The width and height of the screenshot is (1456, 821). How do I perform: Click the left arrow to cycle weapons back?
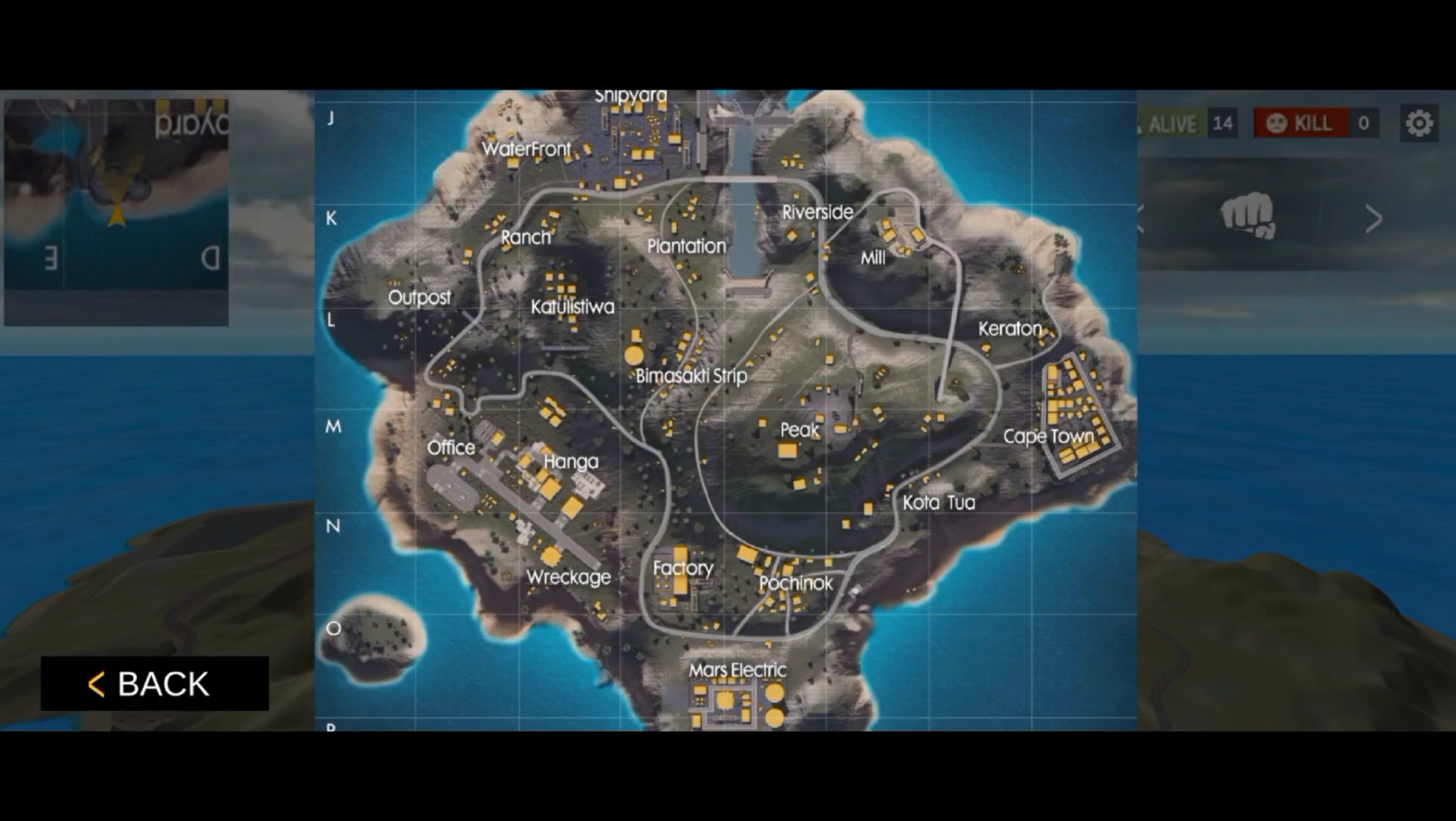tap(1139, 218)
